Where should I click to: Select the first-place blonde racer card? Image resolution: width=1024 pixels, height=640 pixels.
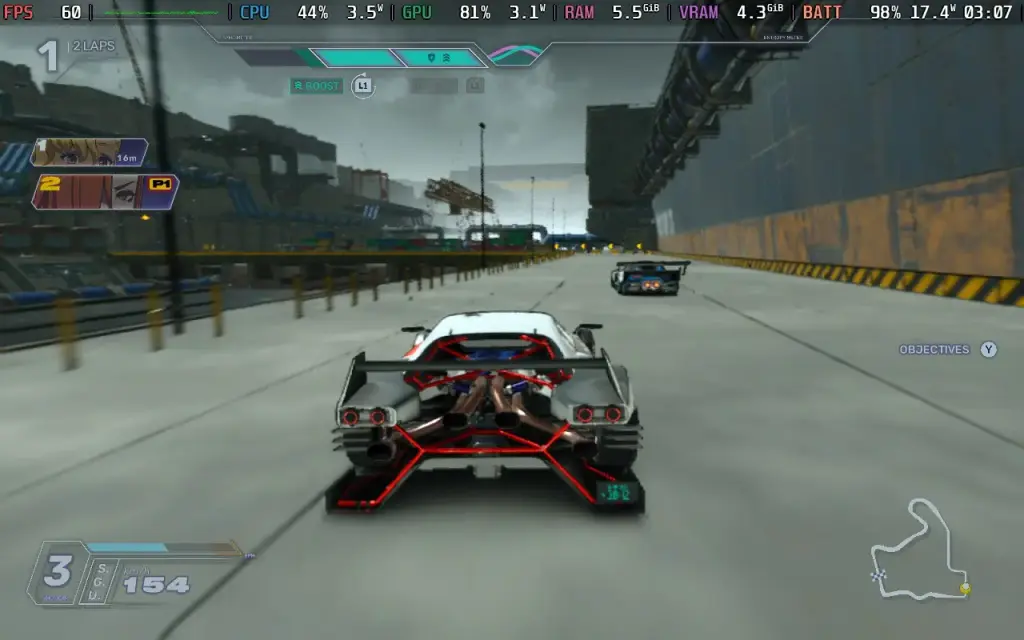90,152
